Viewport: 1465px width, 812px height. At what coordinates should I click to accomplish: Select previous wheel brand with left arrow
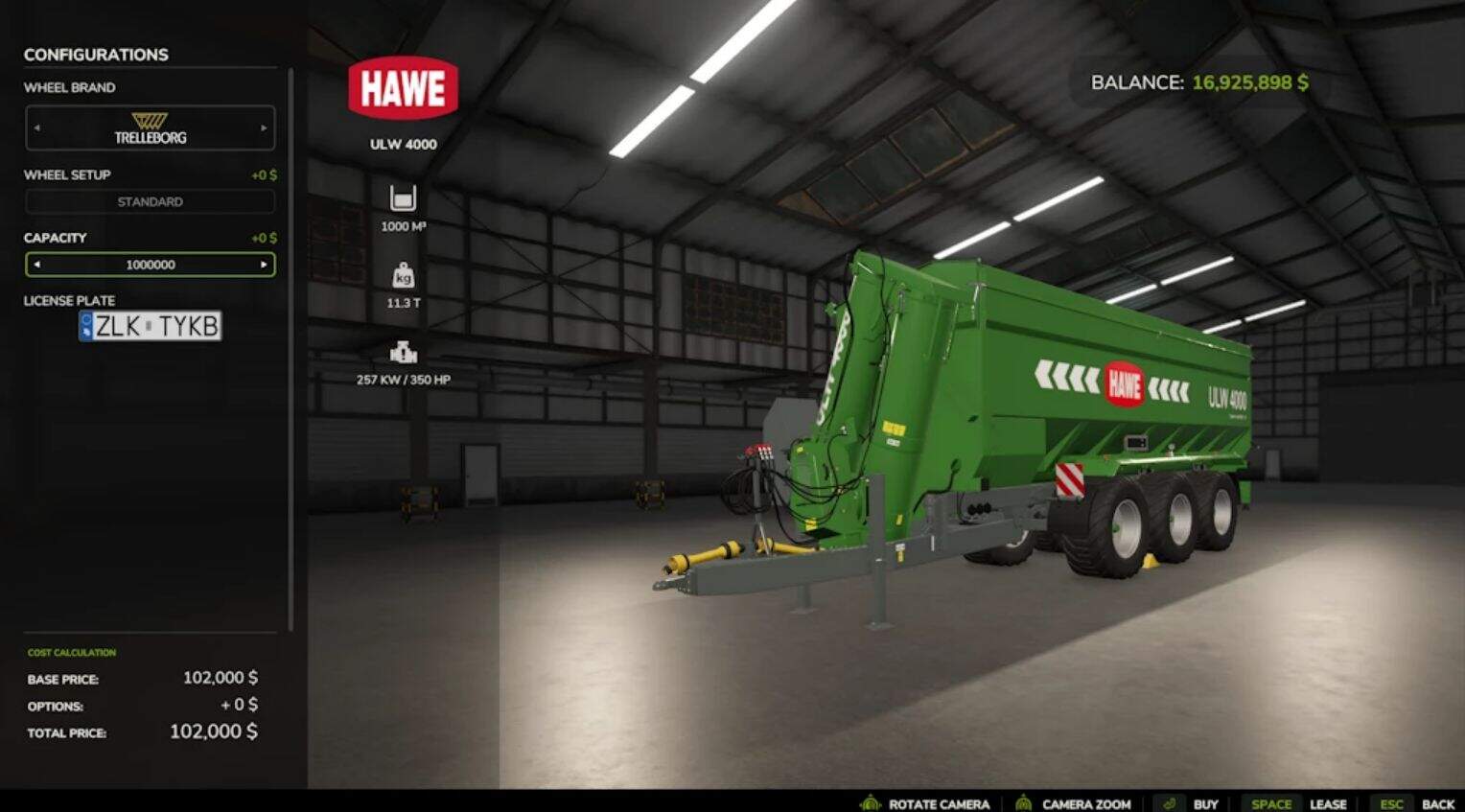(x=37, y=128)
